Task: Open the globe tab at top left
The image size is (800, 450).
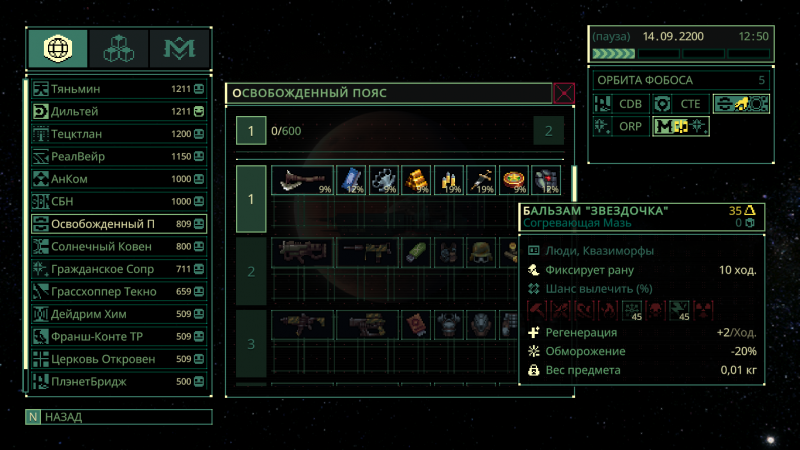Action: click(x=57, y=48)
